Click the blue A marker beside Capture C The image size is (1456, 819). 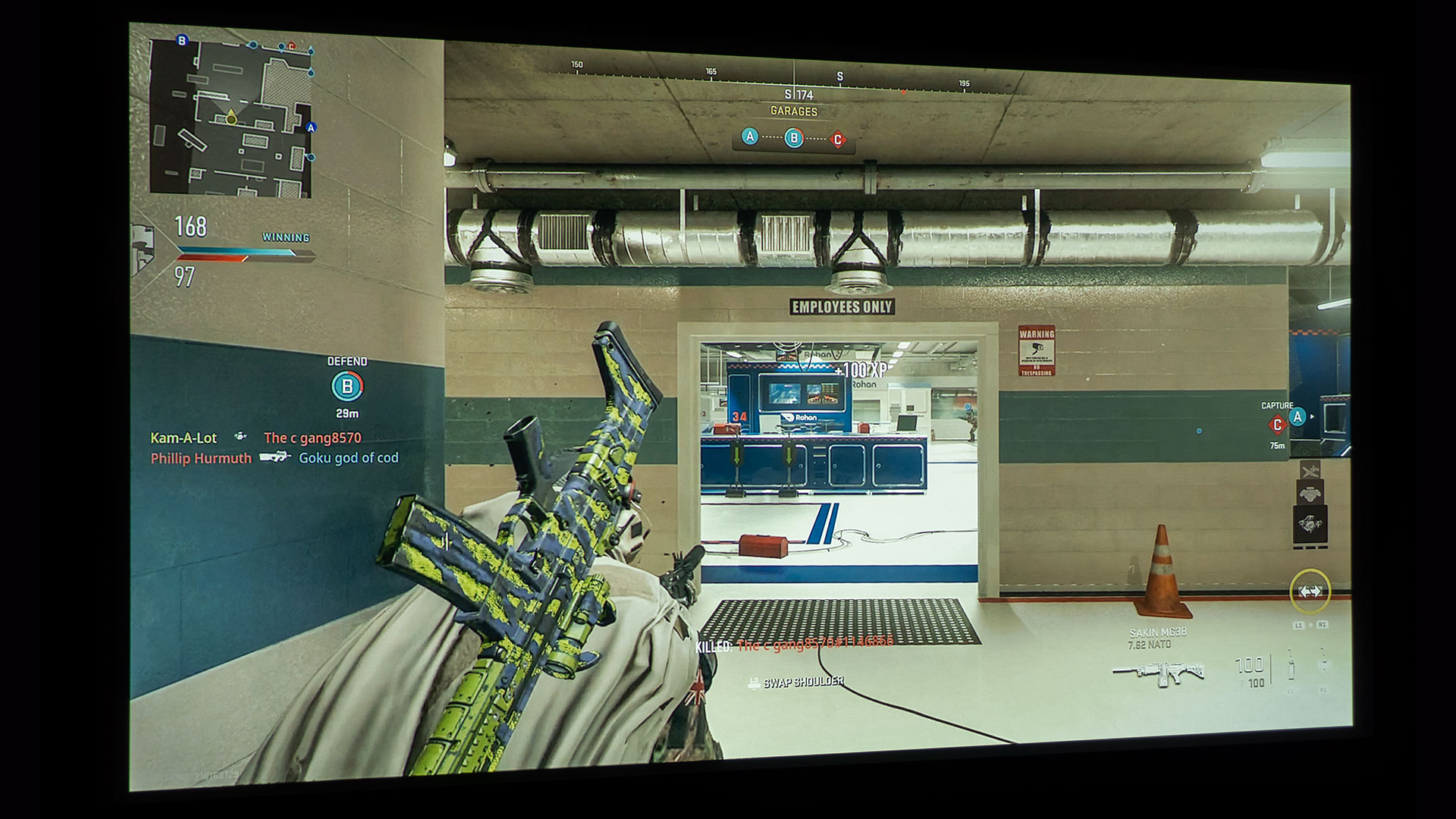tap(1298, 416)
